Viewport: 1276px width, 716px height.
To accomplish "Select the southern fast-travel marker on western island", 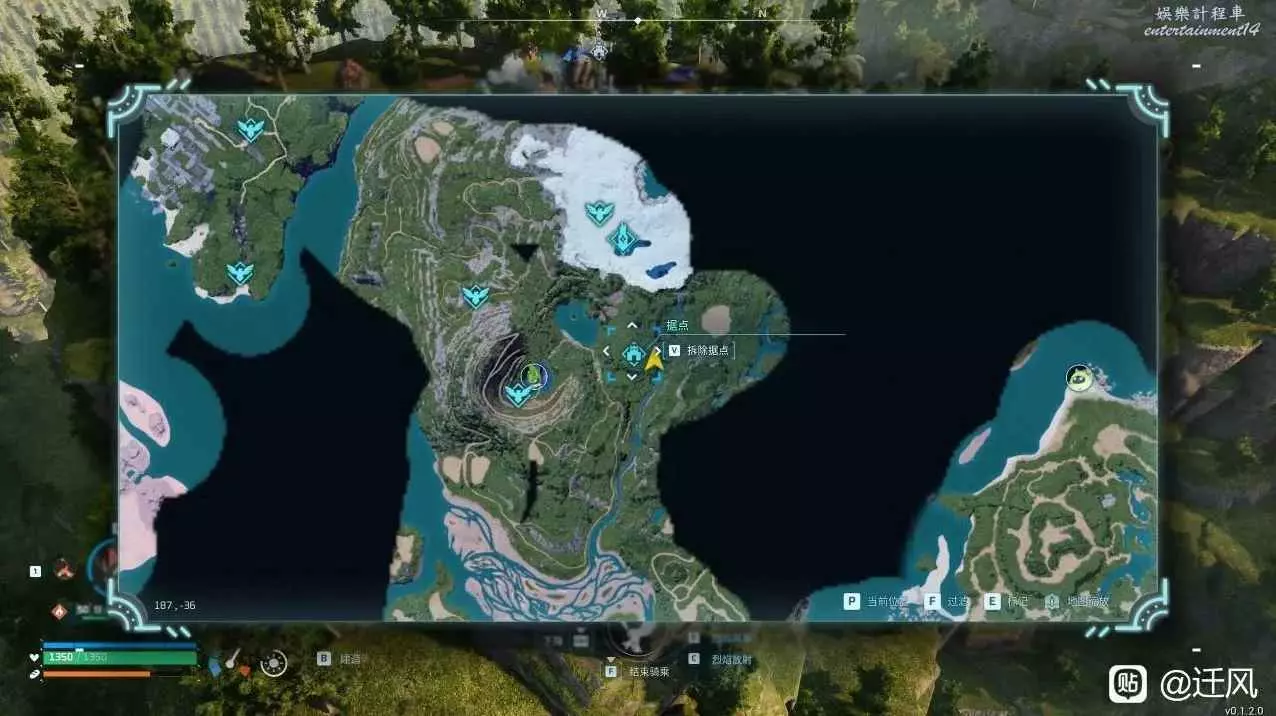I will (x=239, y=272).
